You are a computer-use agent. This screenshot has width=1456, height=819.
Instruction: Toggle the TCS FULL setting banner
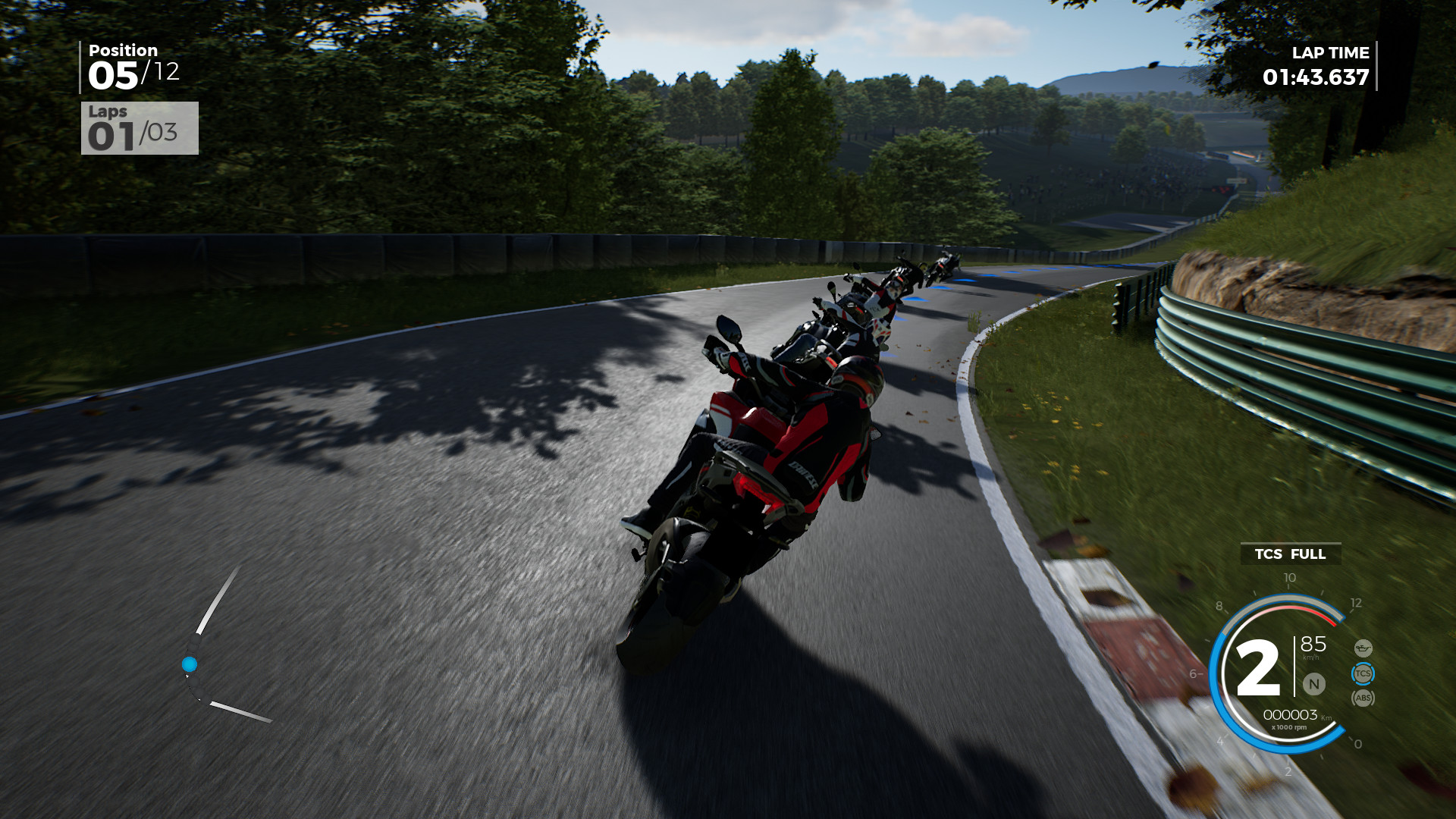pyautogui.click(x=1290, y=554)
